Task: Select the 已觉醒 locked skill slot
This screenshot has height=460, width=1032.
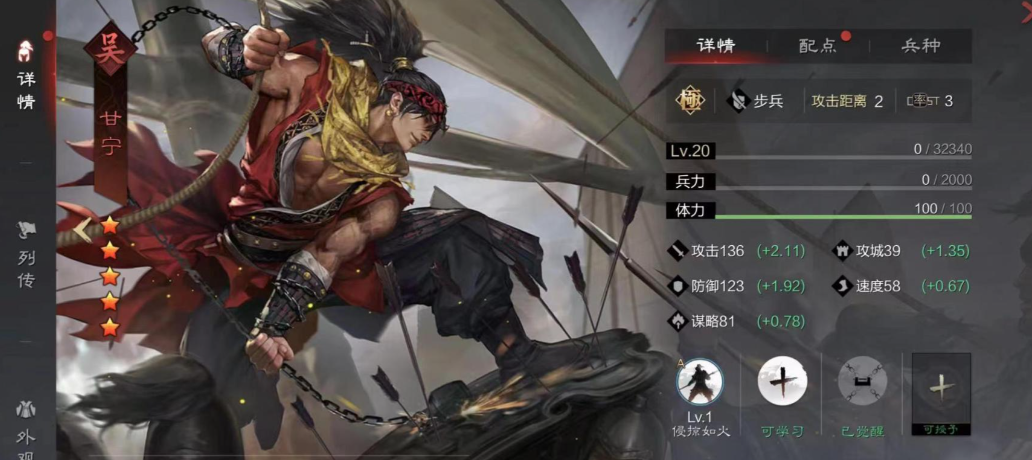Action: tap(862, 383)
